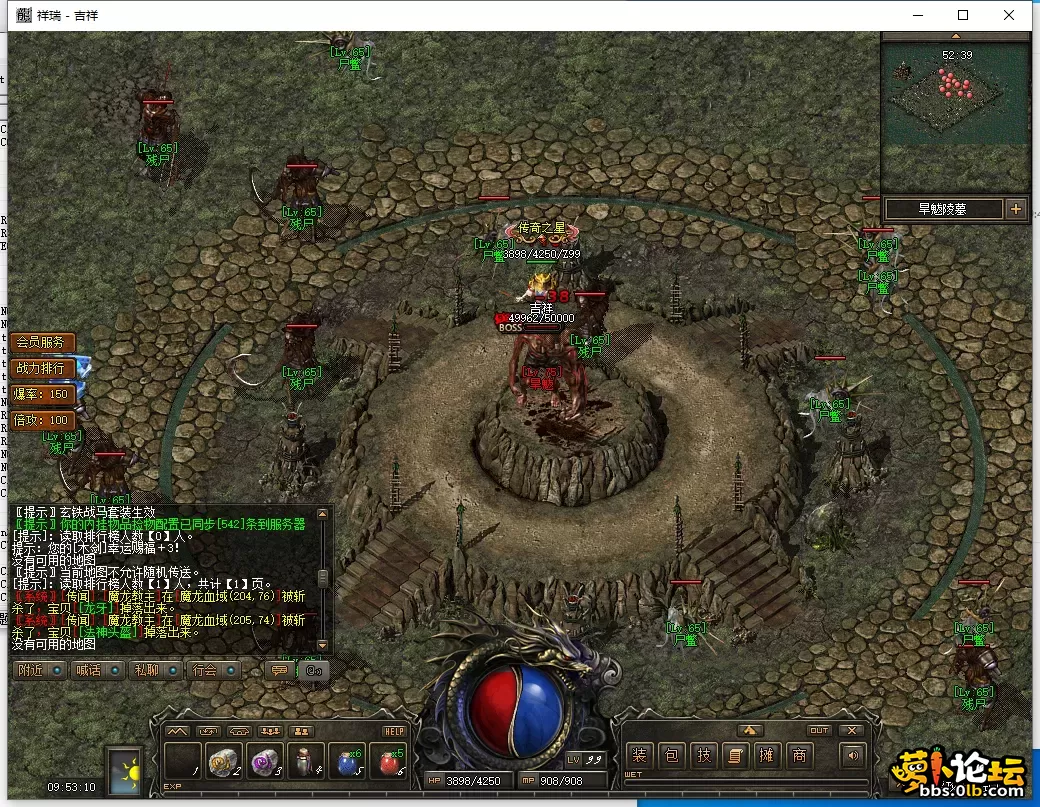Viewport: 1040px width, 807px height.
Task: Drink the red health potion in slot 6
Action: pyautogui.click(x=389, y=762)
